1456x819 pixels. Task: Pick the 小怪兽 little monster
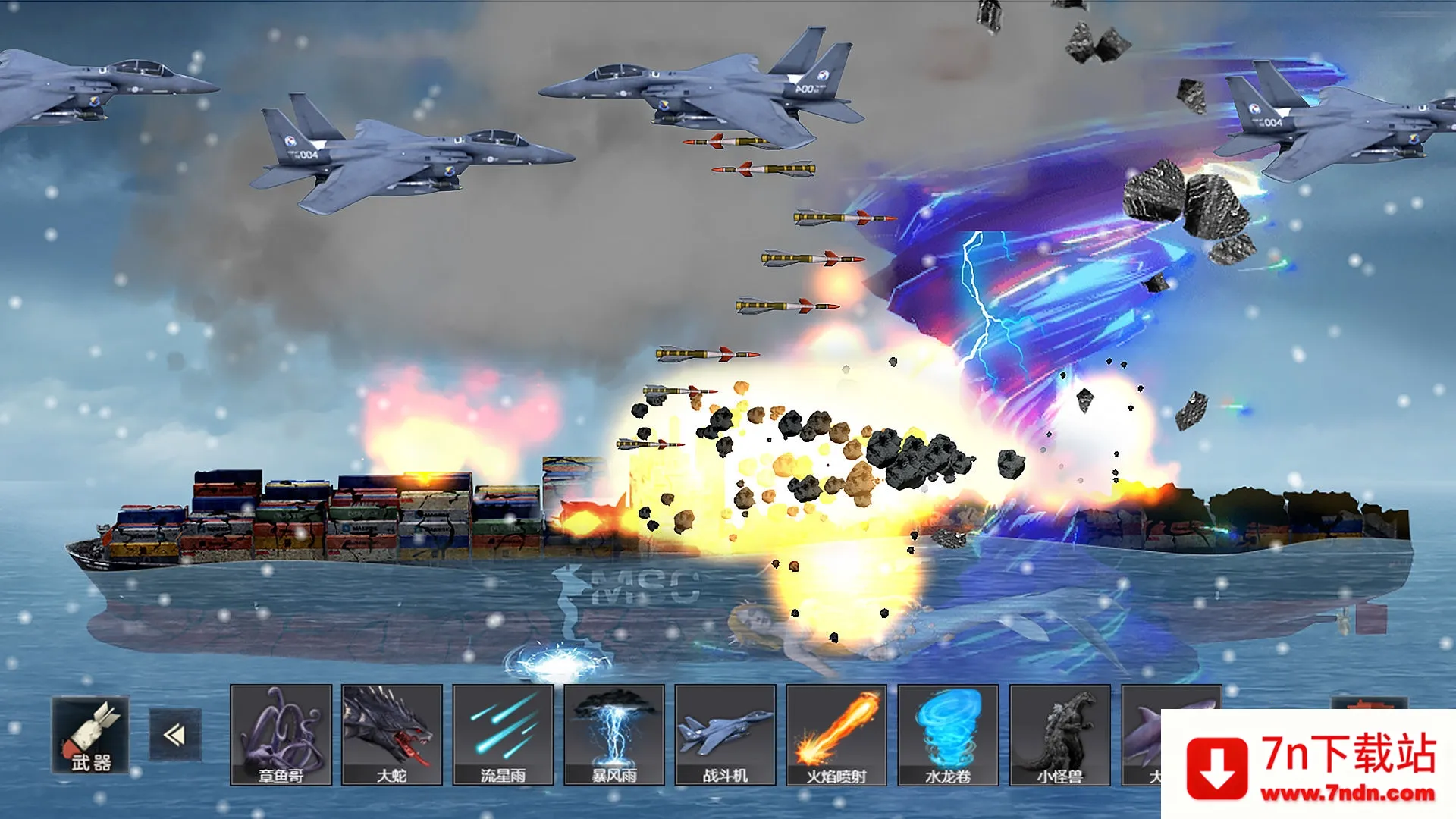pyautogui.click(x=1059, y=735)
